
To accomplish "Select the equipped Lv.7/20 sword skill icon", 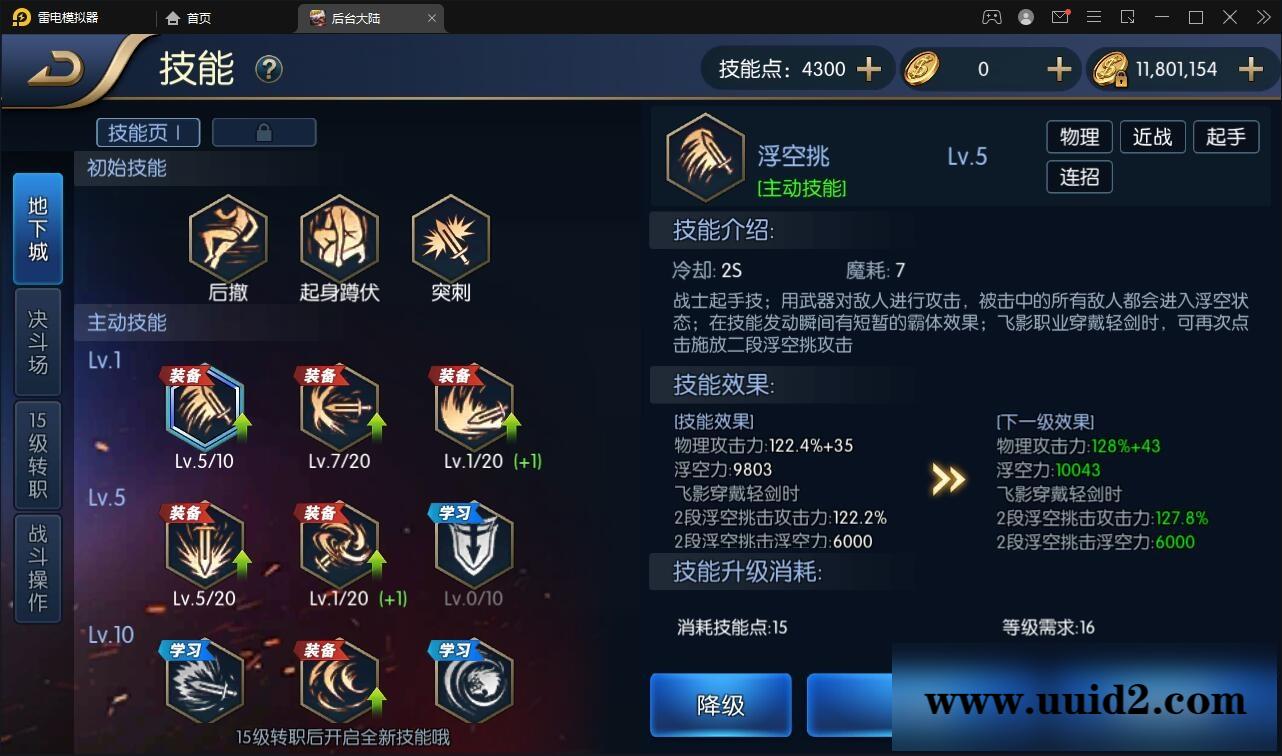I will (339, 407).
